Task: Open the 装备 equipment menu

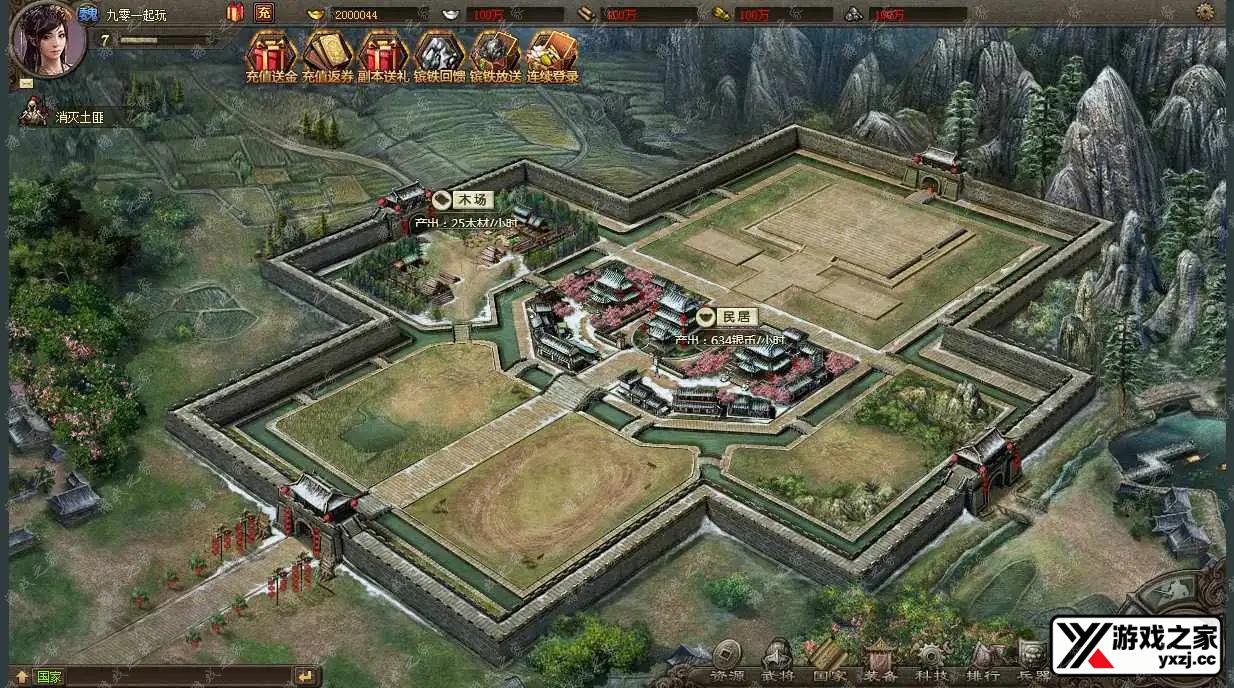Action: point(881,660)
